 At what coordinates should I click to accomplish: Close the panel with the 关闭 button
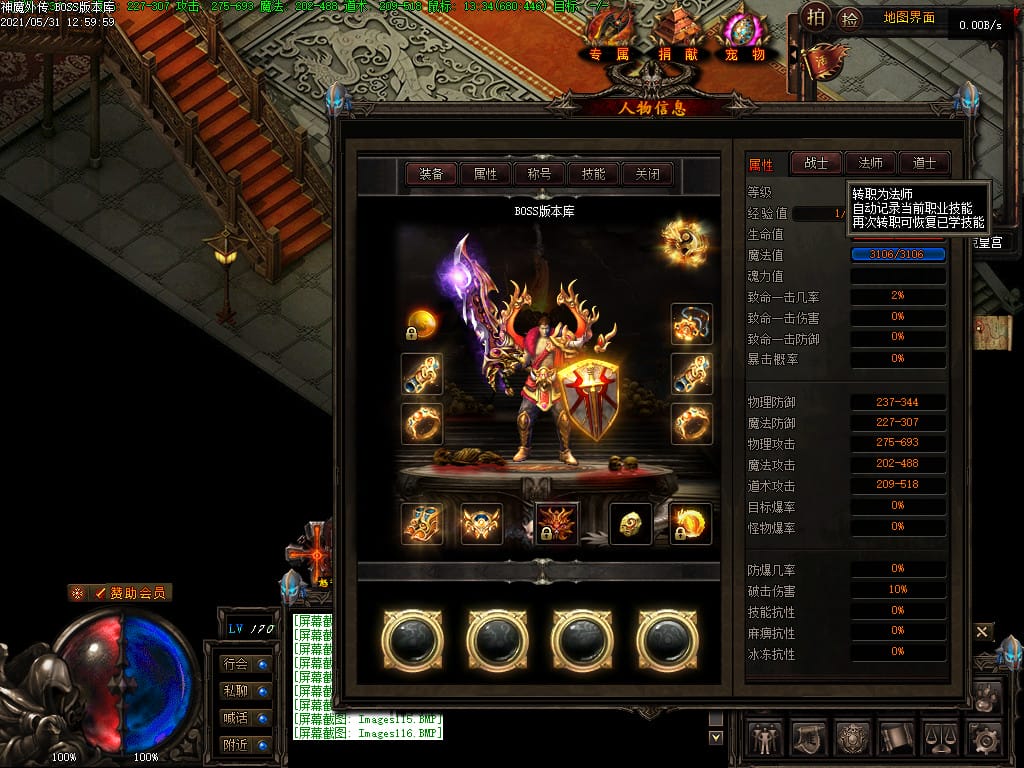pyautogui.click(x=647, y=174)
